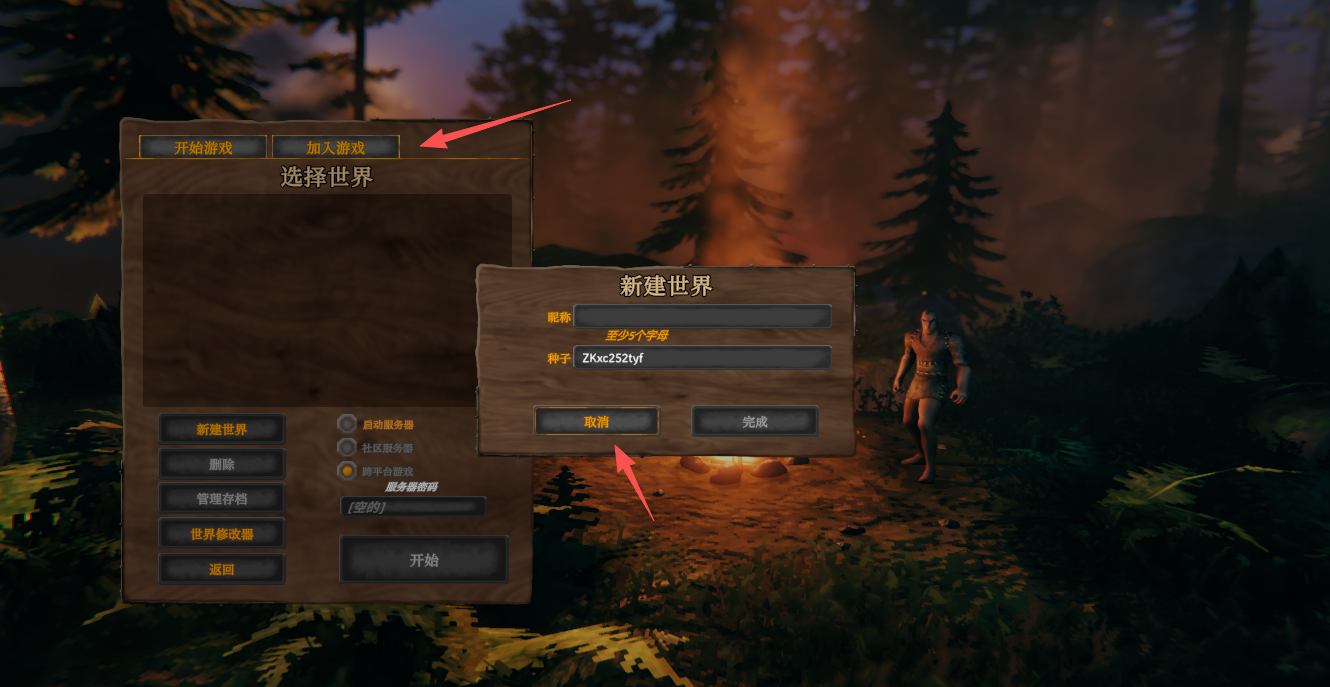Open the 世界修改器 world modifiers
Image resolution: width=1330 pixels, height=687 pixels.
[222, 534]
